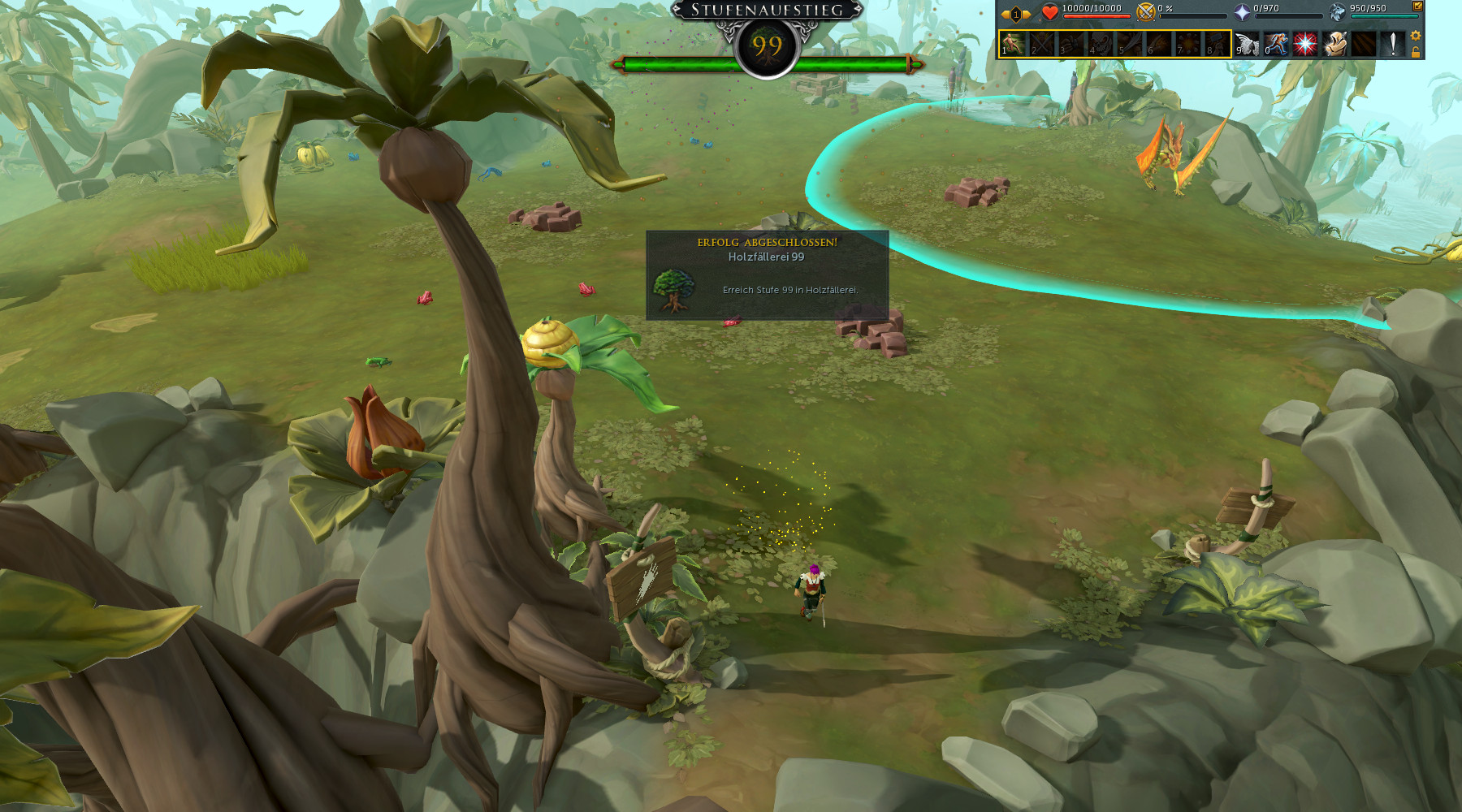Activate the running figure ability in slot 0
Viewport: 1462px width, 812px height.
(x=1276, y=44)
